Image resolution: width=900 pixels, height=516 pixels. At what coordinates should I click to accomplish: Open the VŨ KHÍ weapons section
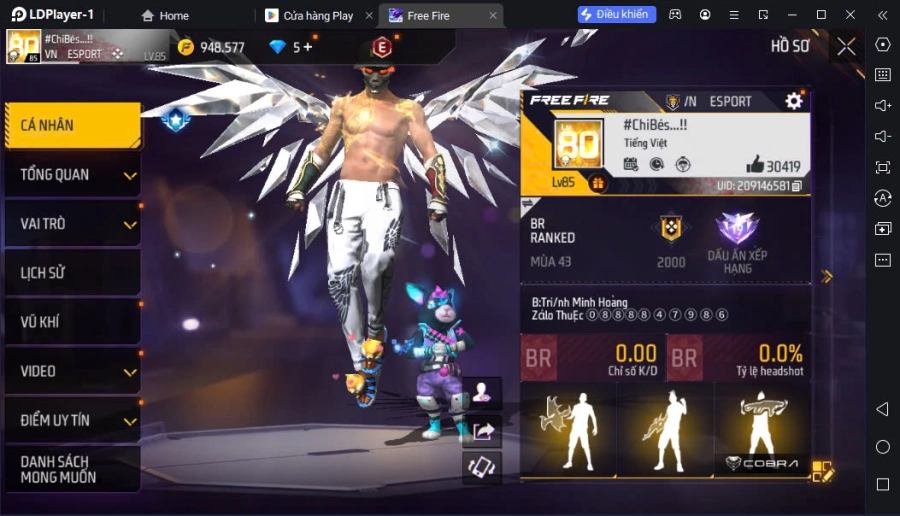72,322
